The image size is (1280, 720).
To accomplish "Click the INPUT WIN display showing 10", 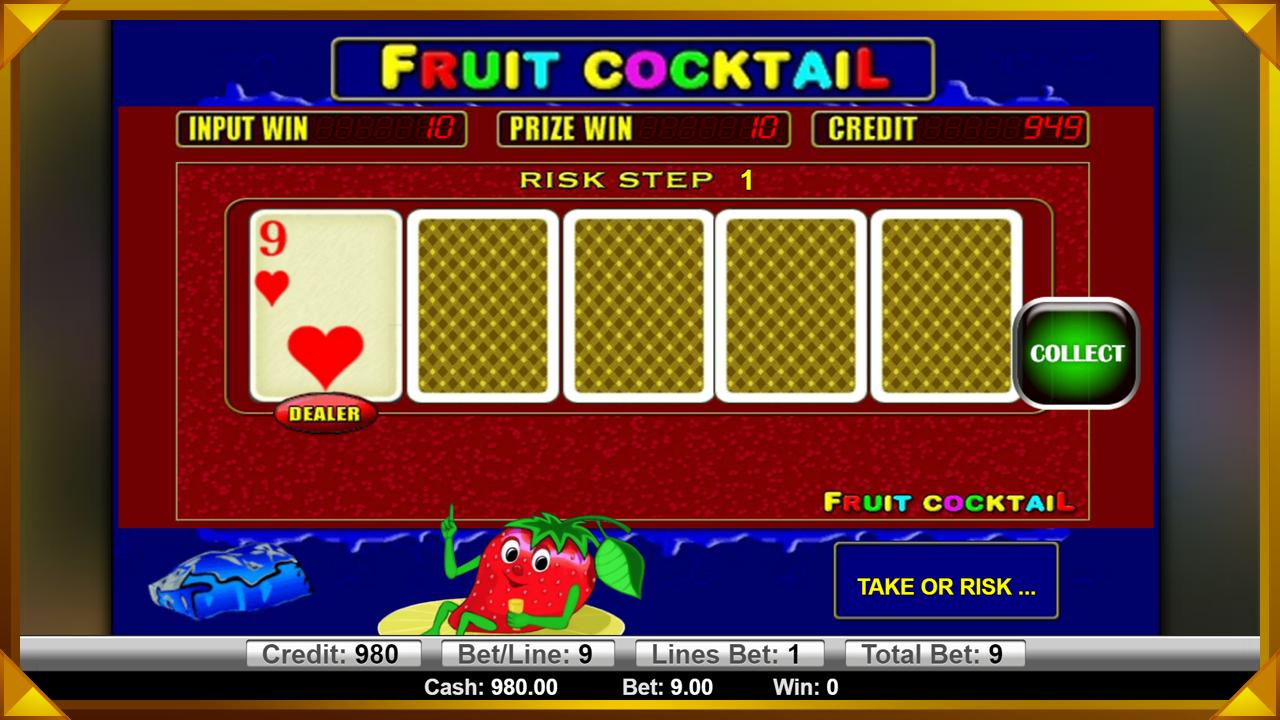I will click(x=322, y=129).
